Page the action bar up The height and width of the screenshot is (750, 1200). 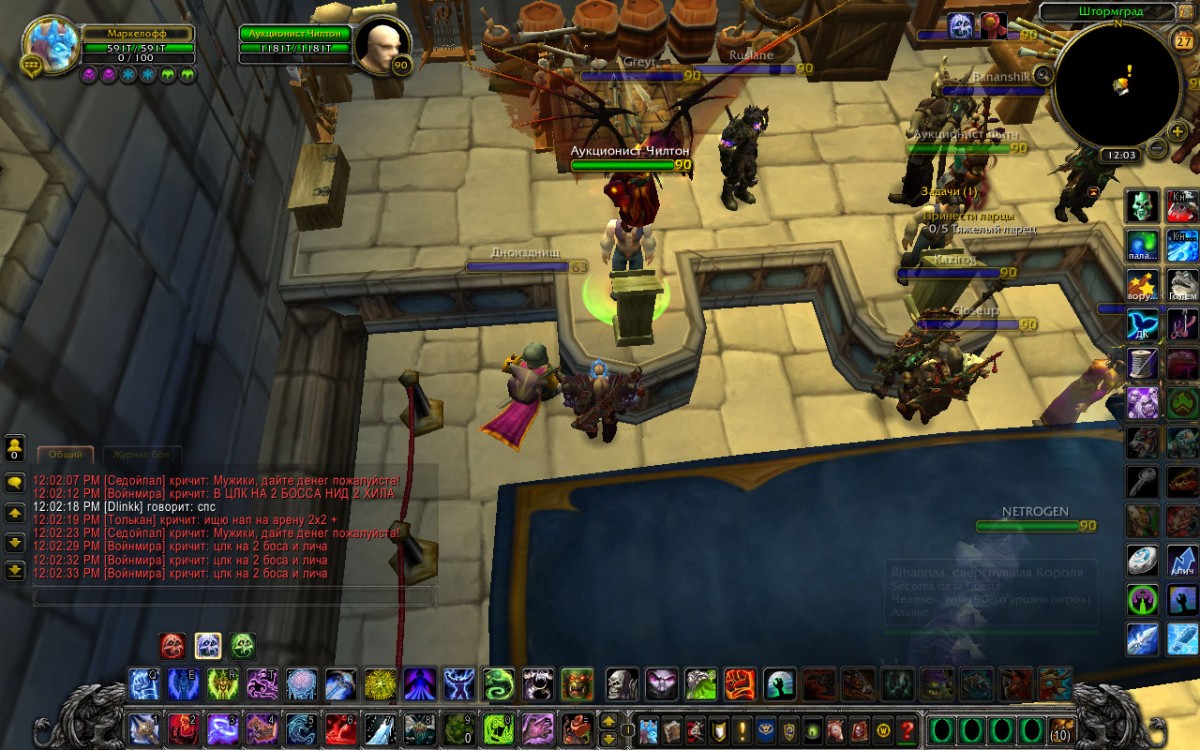tap(608, 720)
